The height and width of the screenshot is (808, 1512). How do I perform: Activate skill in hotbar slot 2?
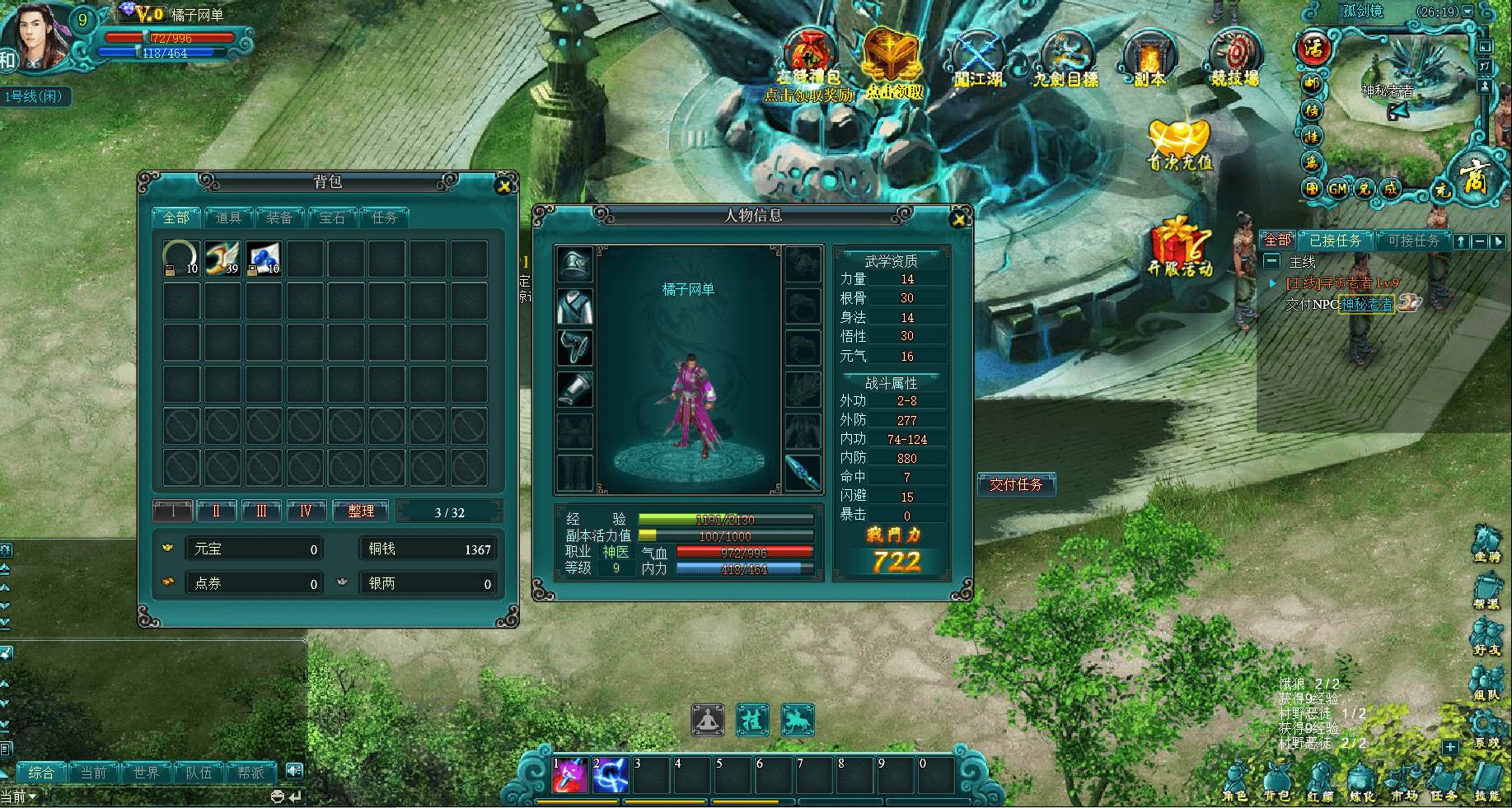coord(611,775)
